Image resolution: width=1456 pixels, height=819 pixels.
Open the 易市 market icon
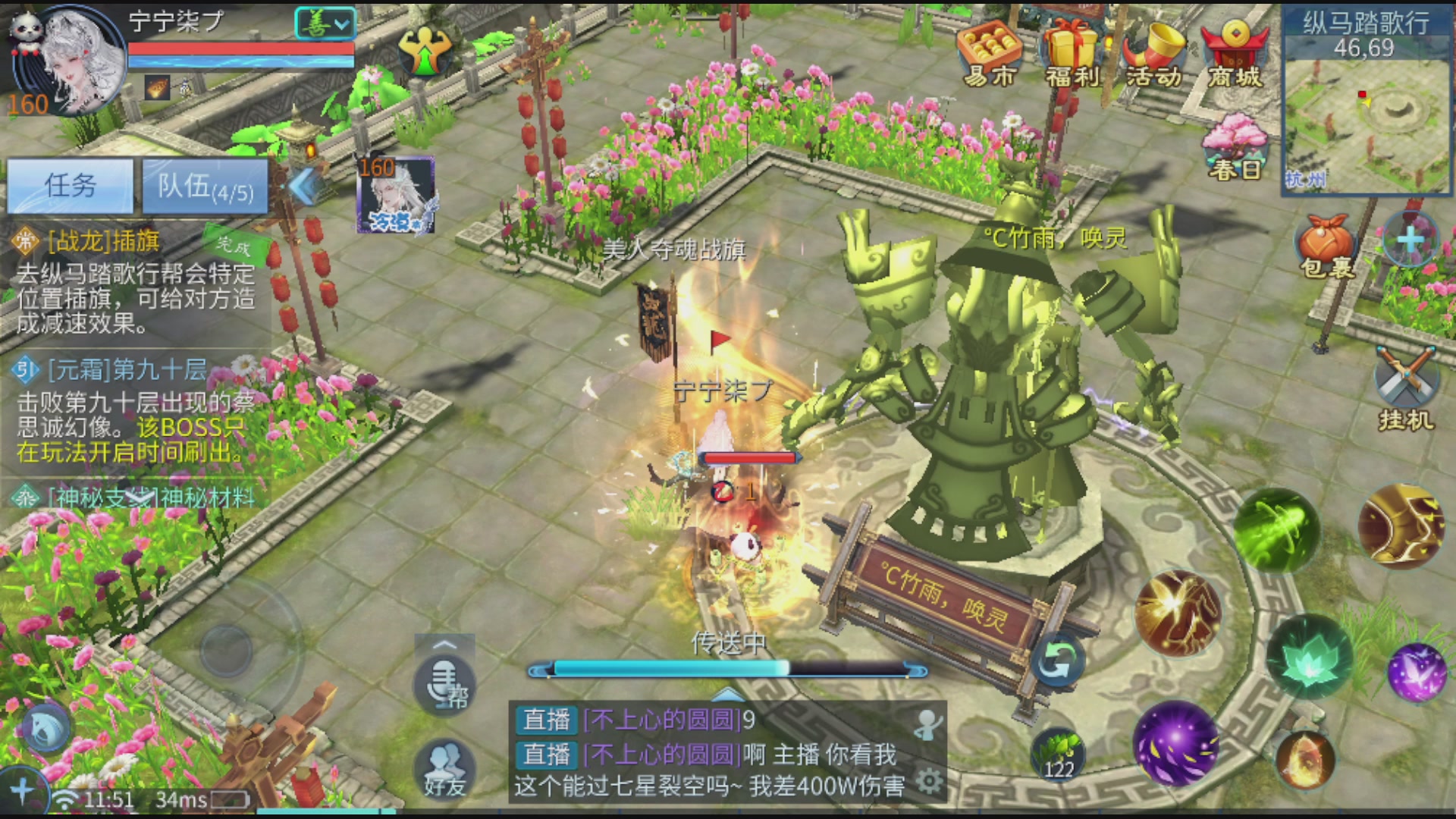(x=989, y=55)
